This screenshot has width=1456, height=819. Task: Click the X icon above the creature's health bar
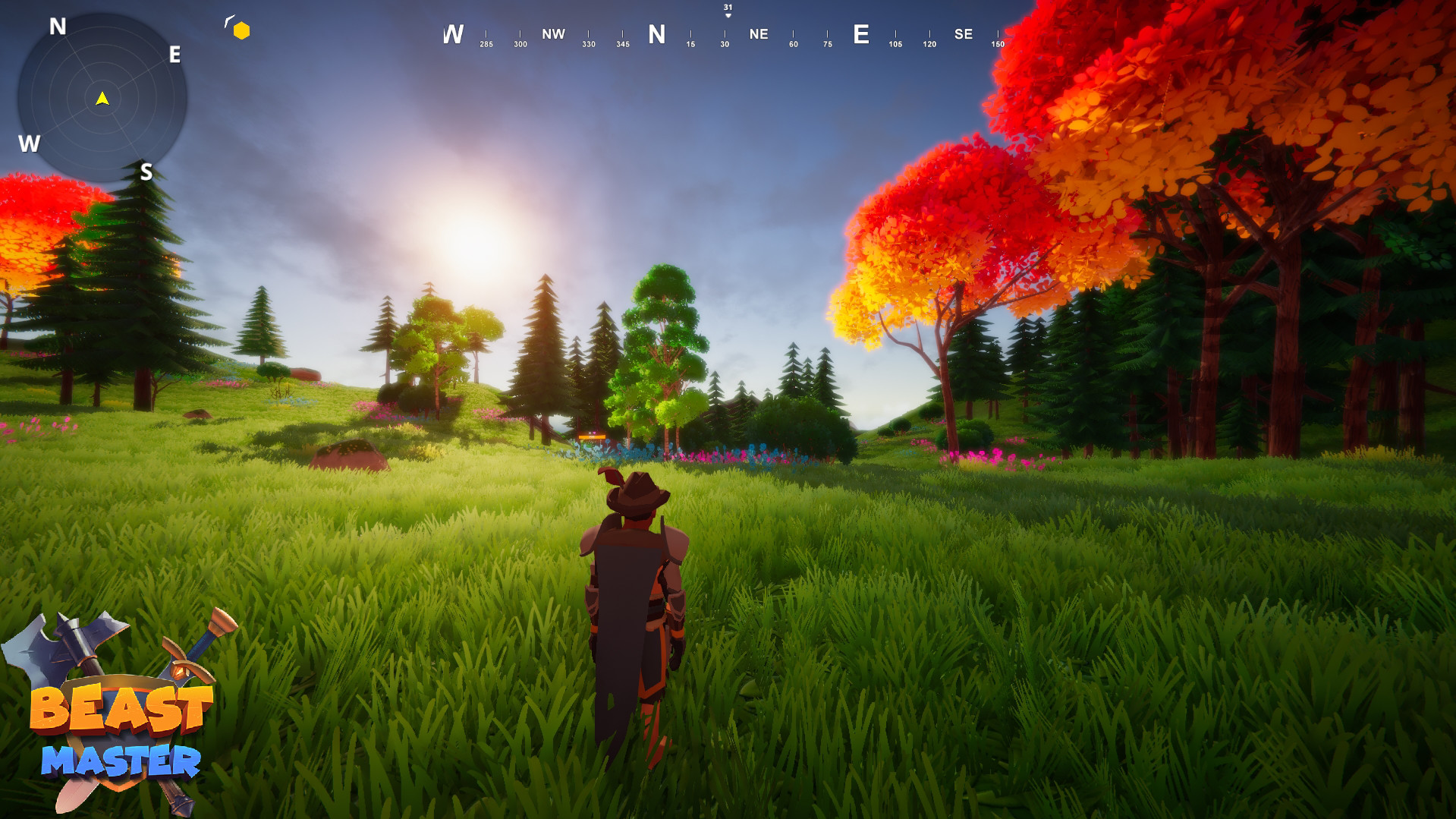[x=590, y=433]
